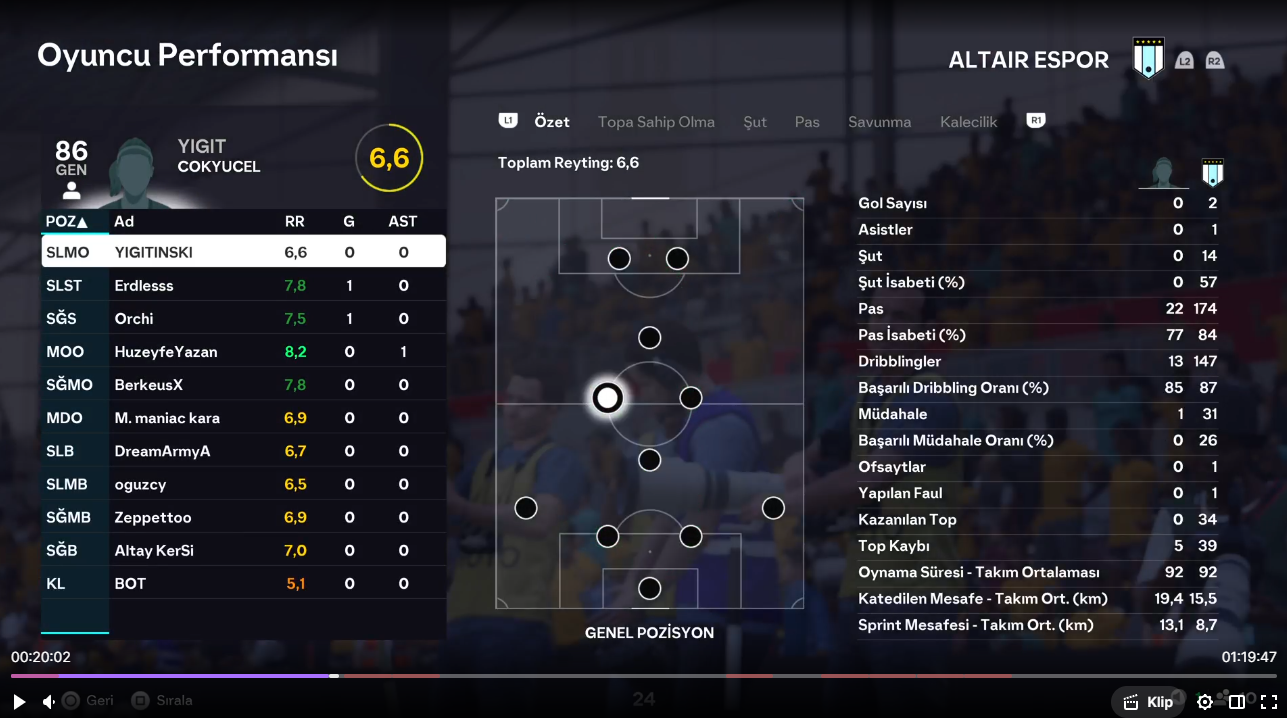The width and height of the screenshot is (1287, 718).
Task: Click the Zeppettoo player row
Action: click(x=243, y=516)
